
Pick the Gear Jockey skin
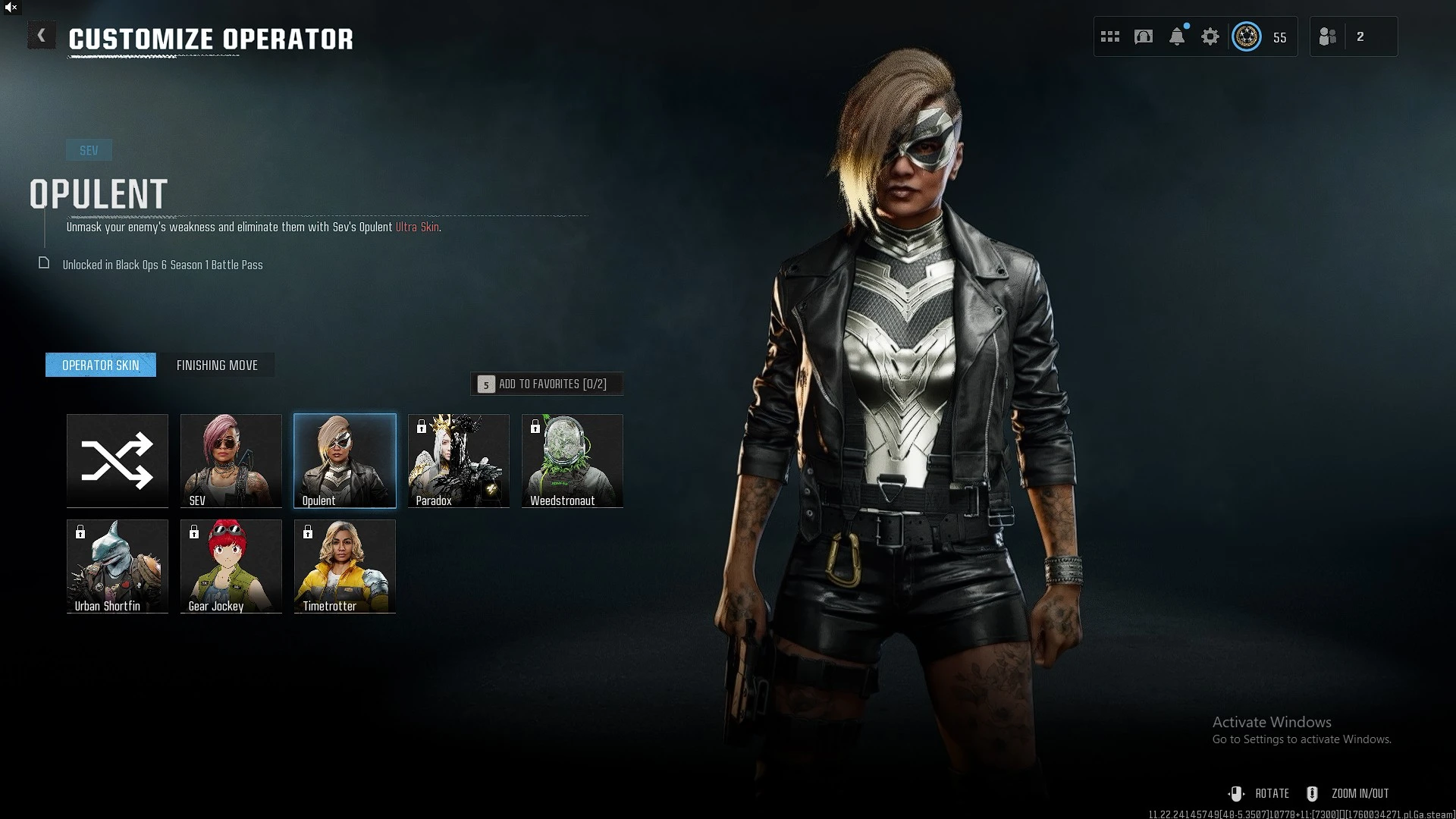pyautogui.click(x=231, y=566)
